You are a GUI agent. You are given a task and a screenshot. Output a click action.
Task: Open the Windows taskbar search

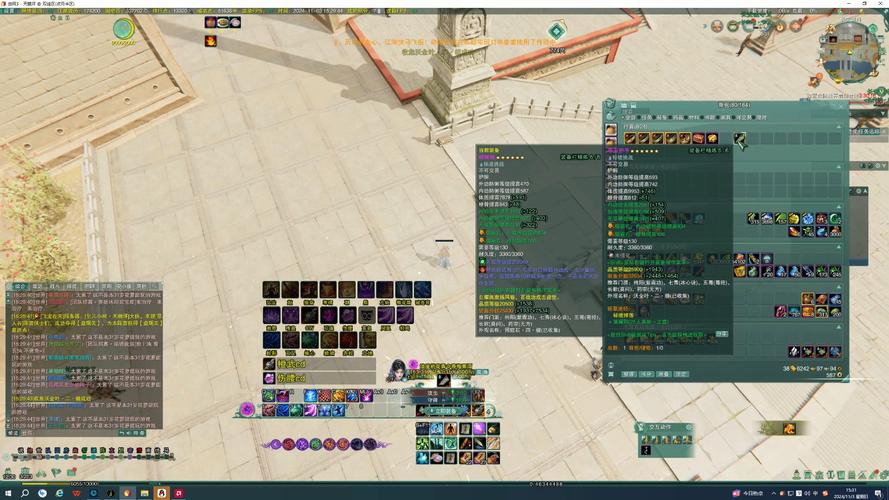click(x=26, y=492)
